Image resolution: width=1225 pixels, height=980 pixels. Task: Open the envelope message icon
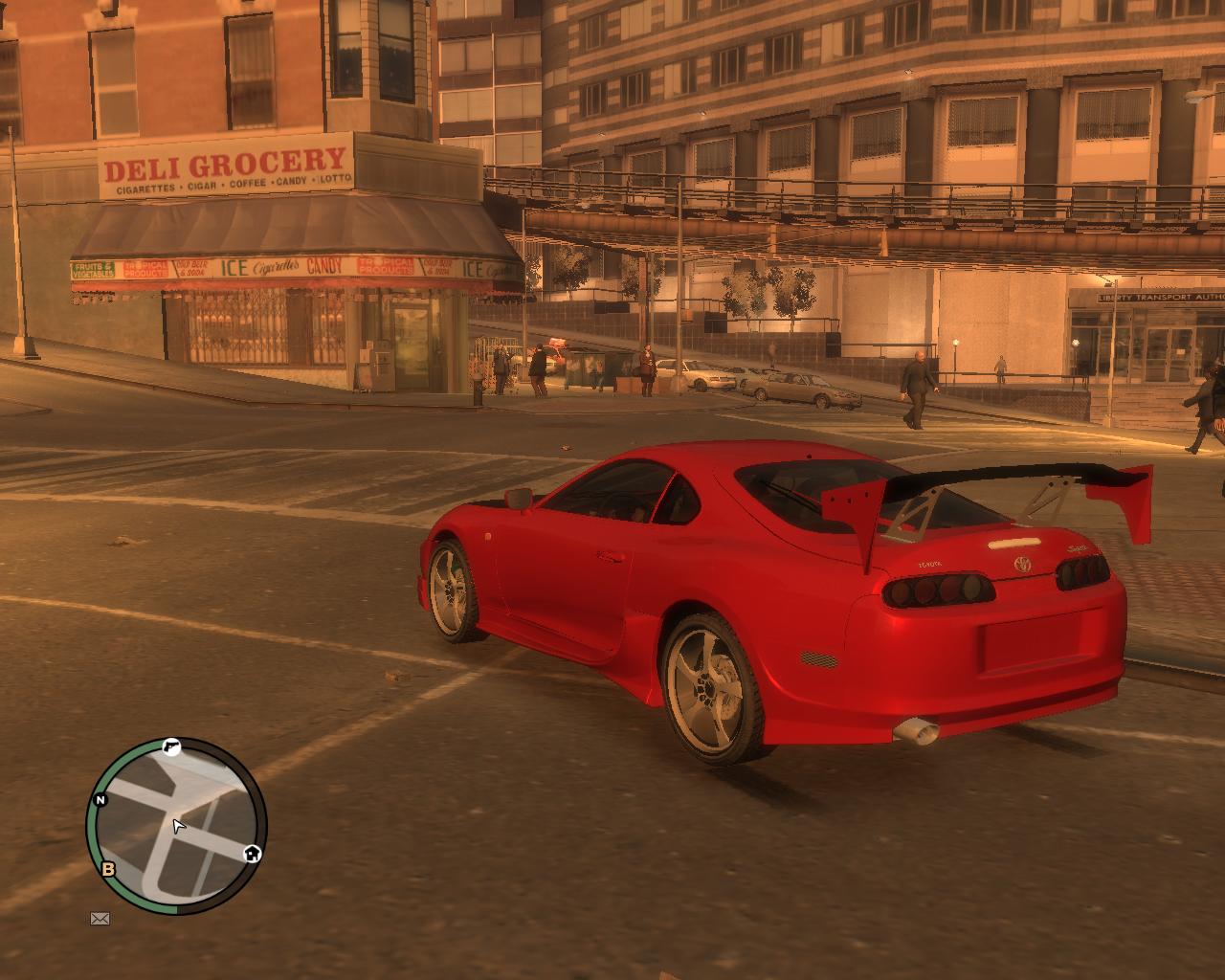(100, 919)
